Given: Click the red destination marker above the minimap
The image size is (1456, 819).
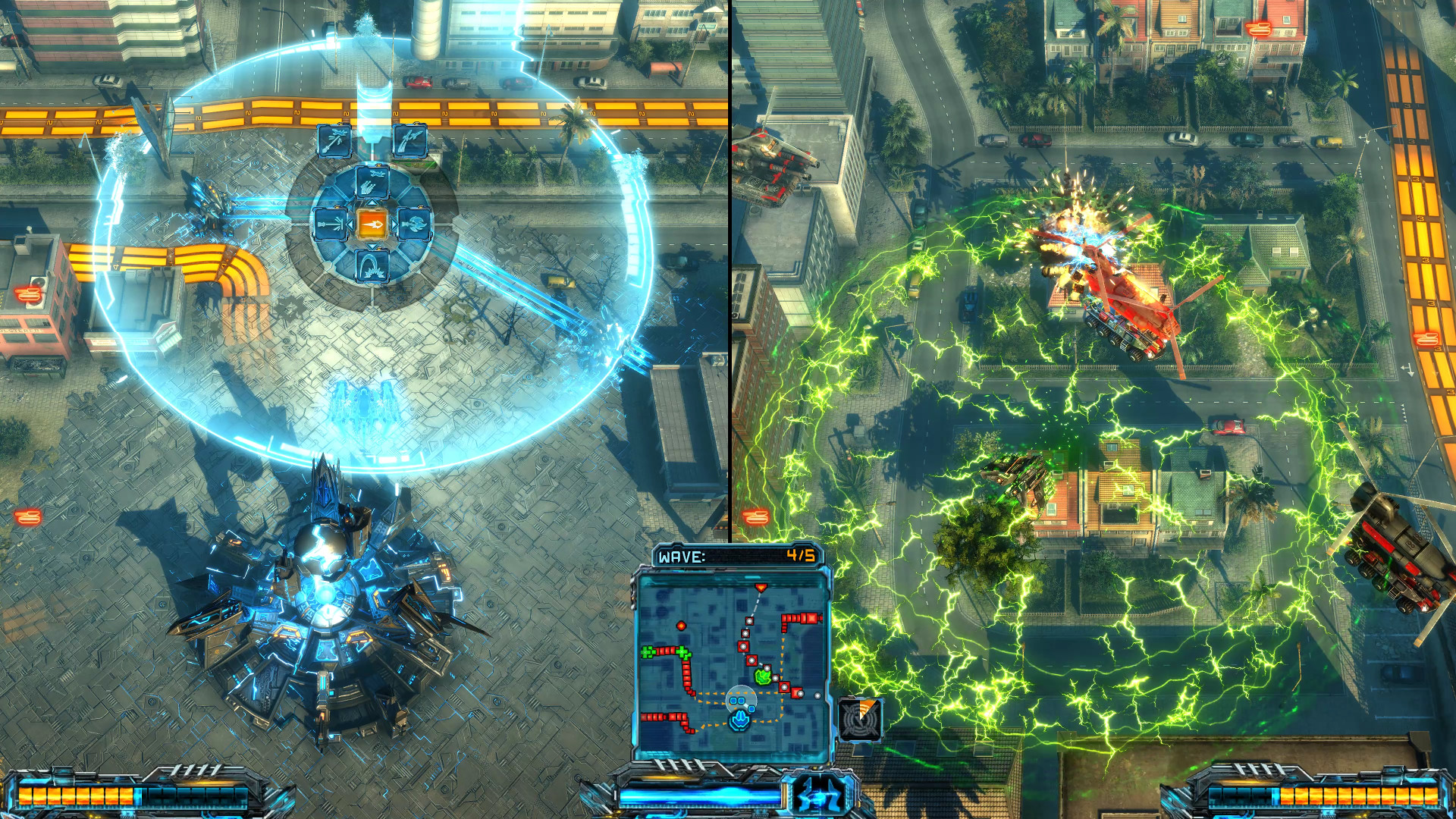Looking at the screenshot, I should tap(761, 586).
